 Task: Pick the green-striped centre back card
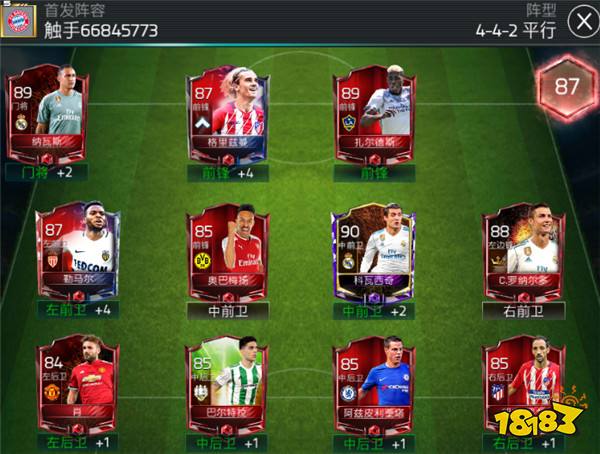[x=227, y=383]
